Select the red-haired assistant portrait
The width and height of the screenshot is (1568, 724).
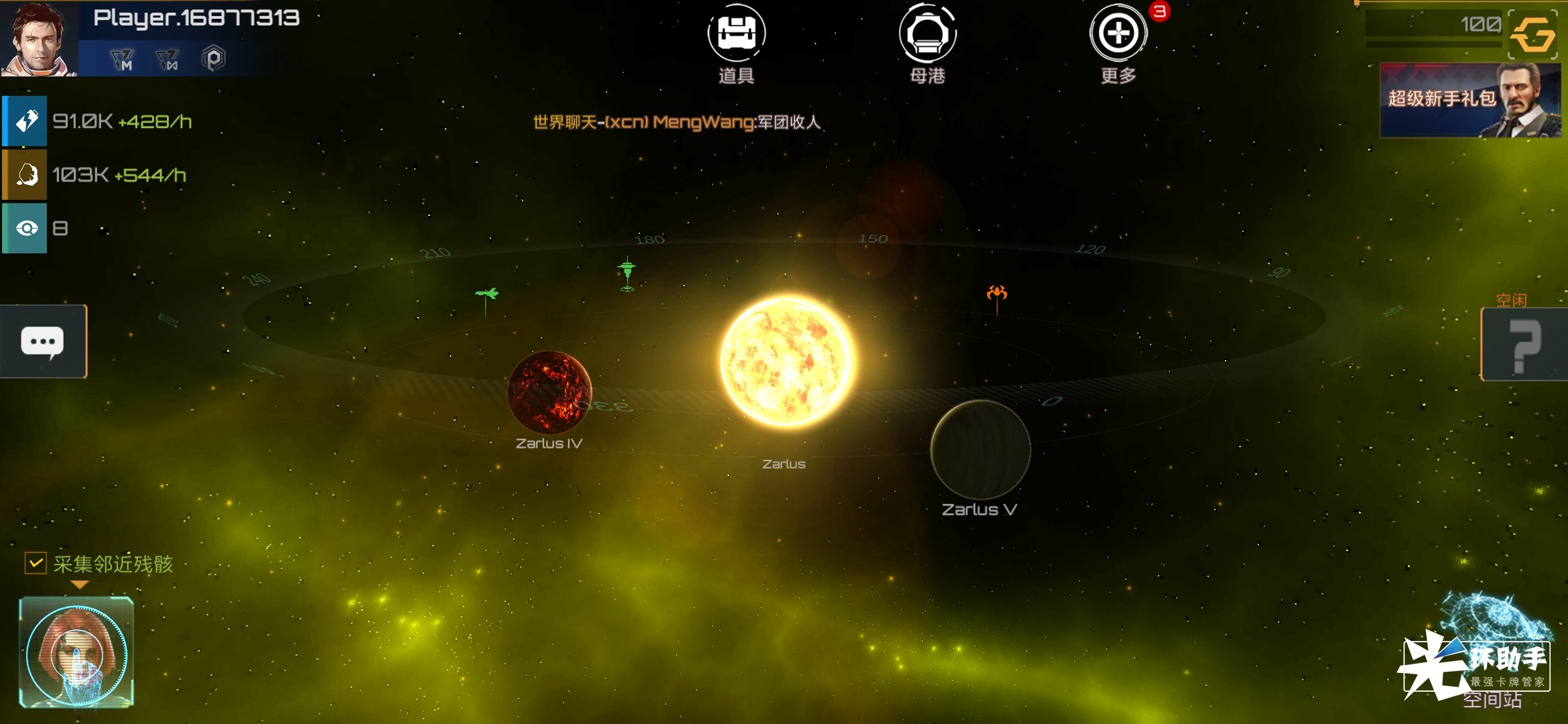coord(76,652)
